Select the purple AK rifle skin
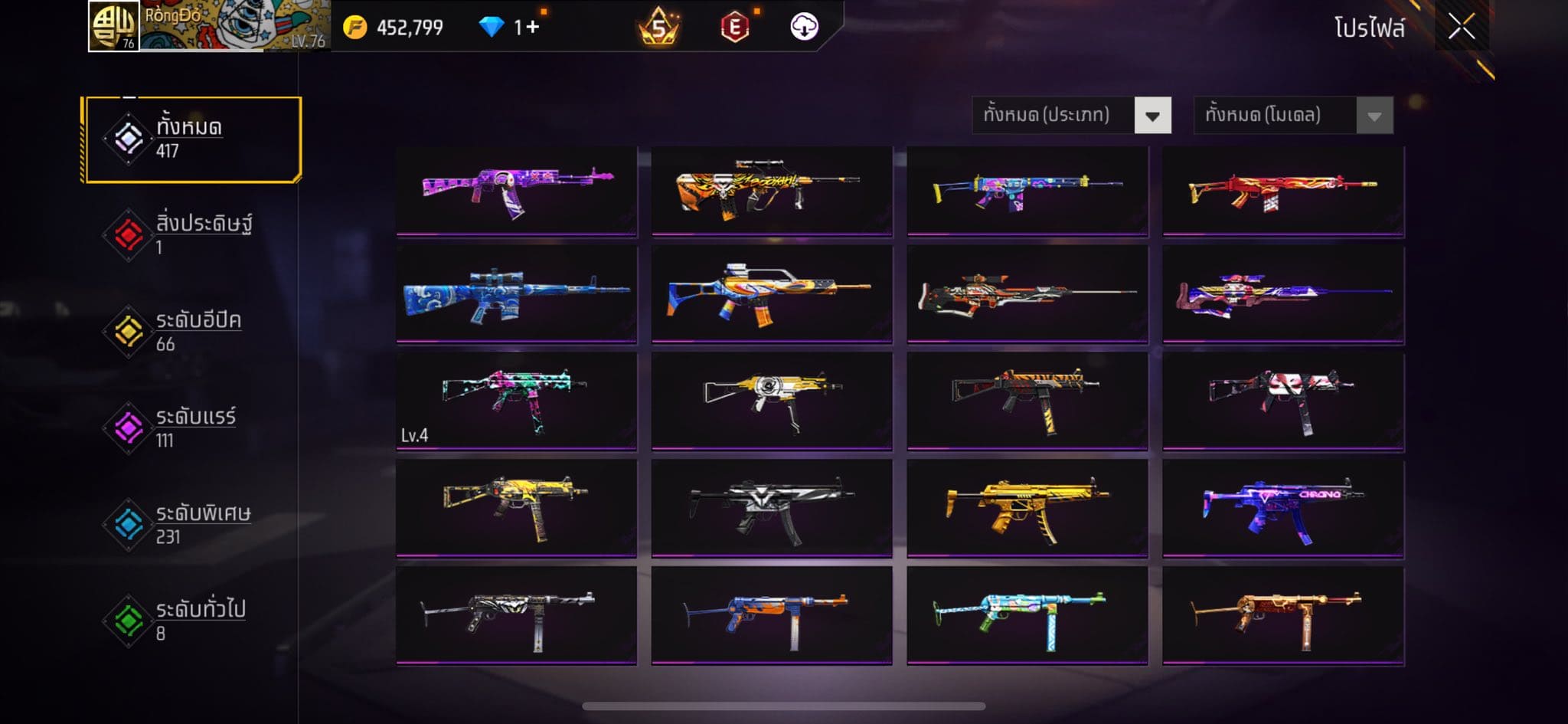This screenshot has width=1568, height=724. click(x=517, y=190)
